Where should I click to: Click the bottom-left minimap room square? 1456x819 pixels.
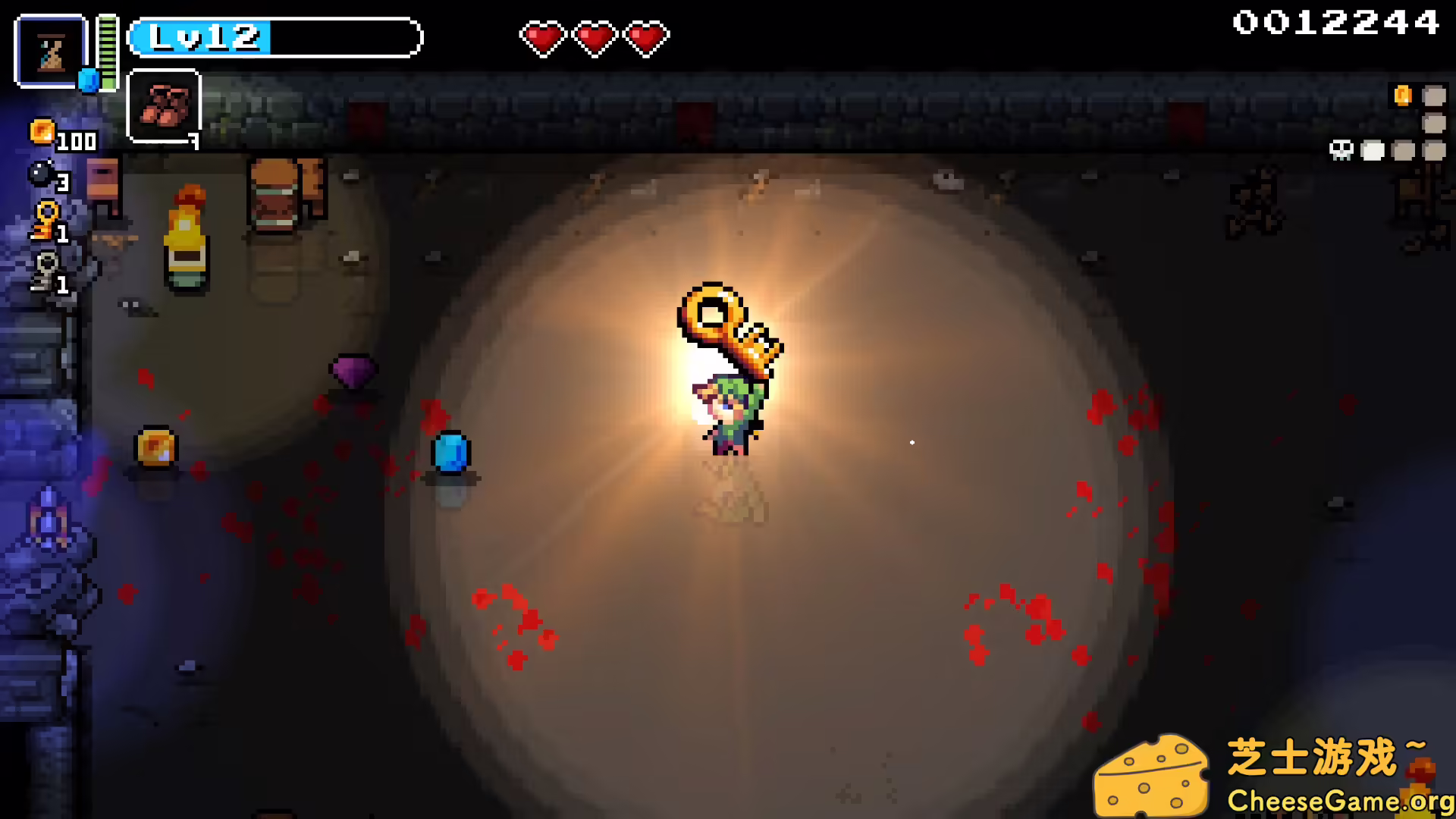click(1373, 150)
